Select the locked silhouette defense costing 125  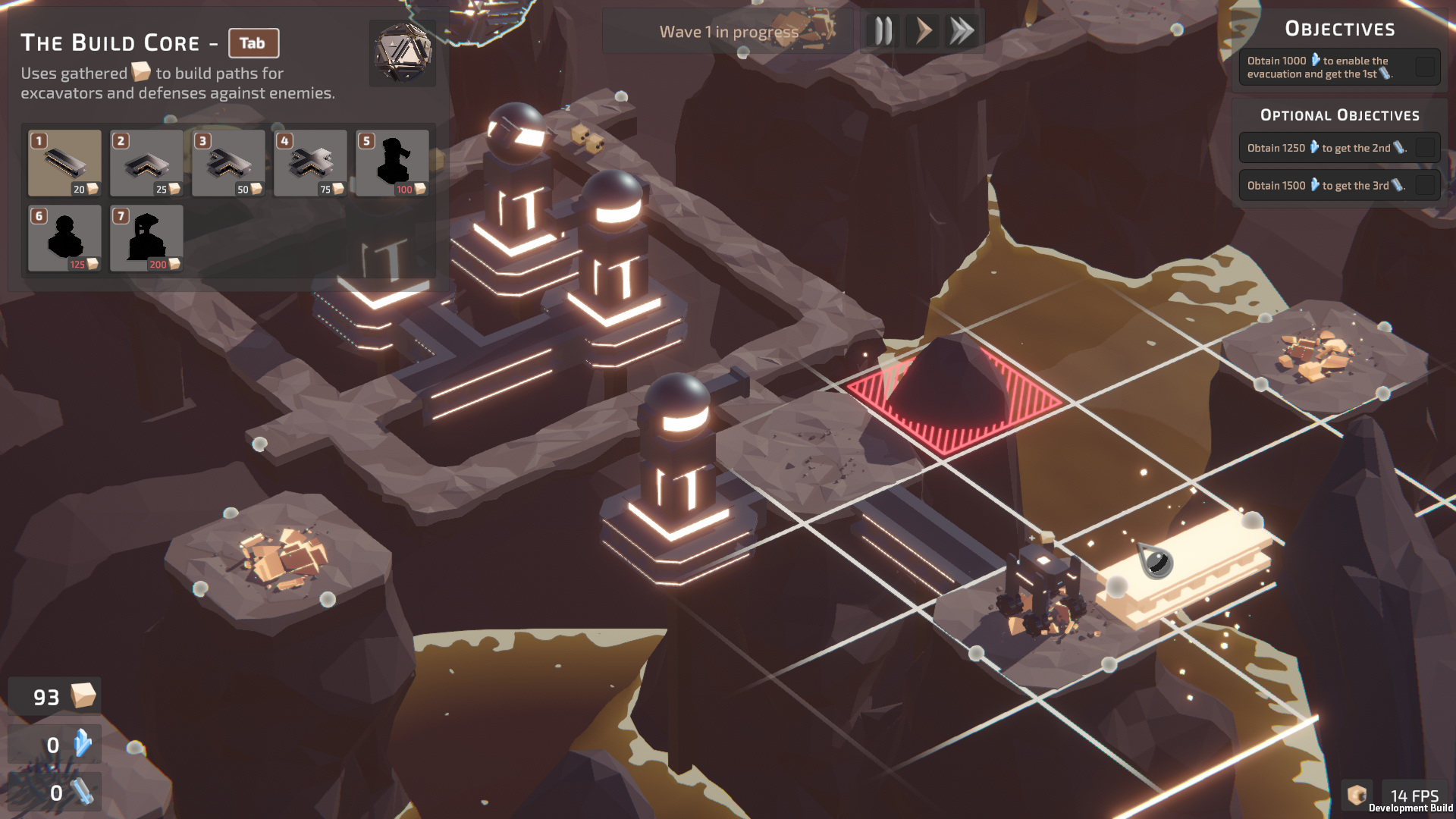tap(64, 237)
